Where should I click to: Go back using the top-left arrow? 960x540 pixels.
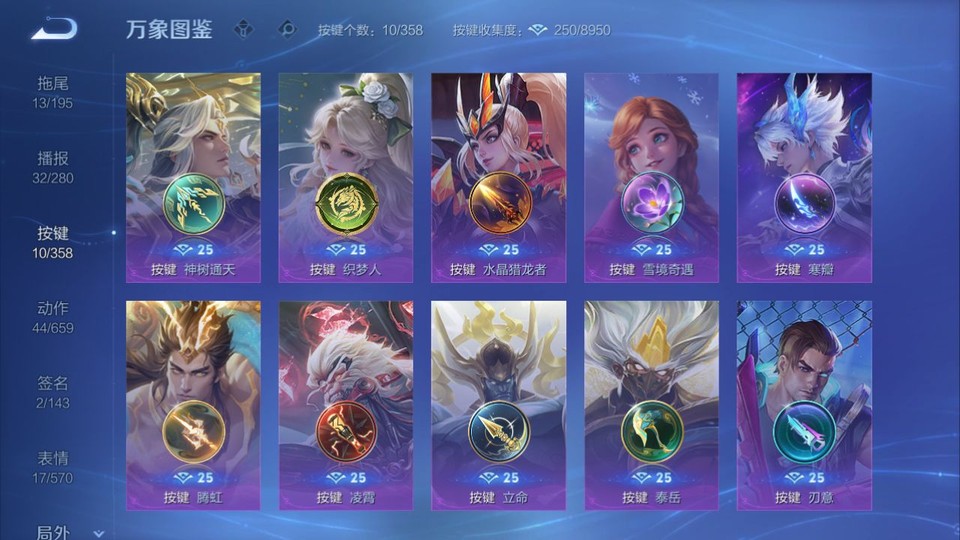coord(53,28)
